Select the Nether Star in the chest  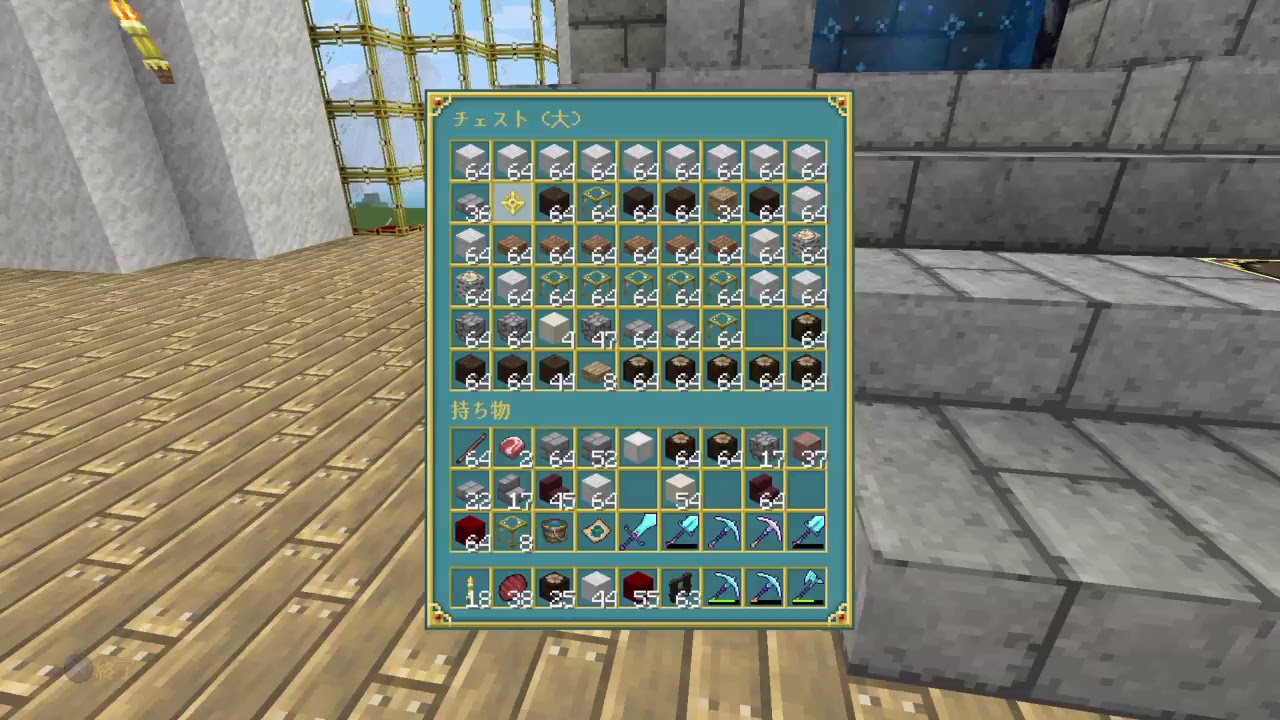[x=513, y=204]
